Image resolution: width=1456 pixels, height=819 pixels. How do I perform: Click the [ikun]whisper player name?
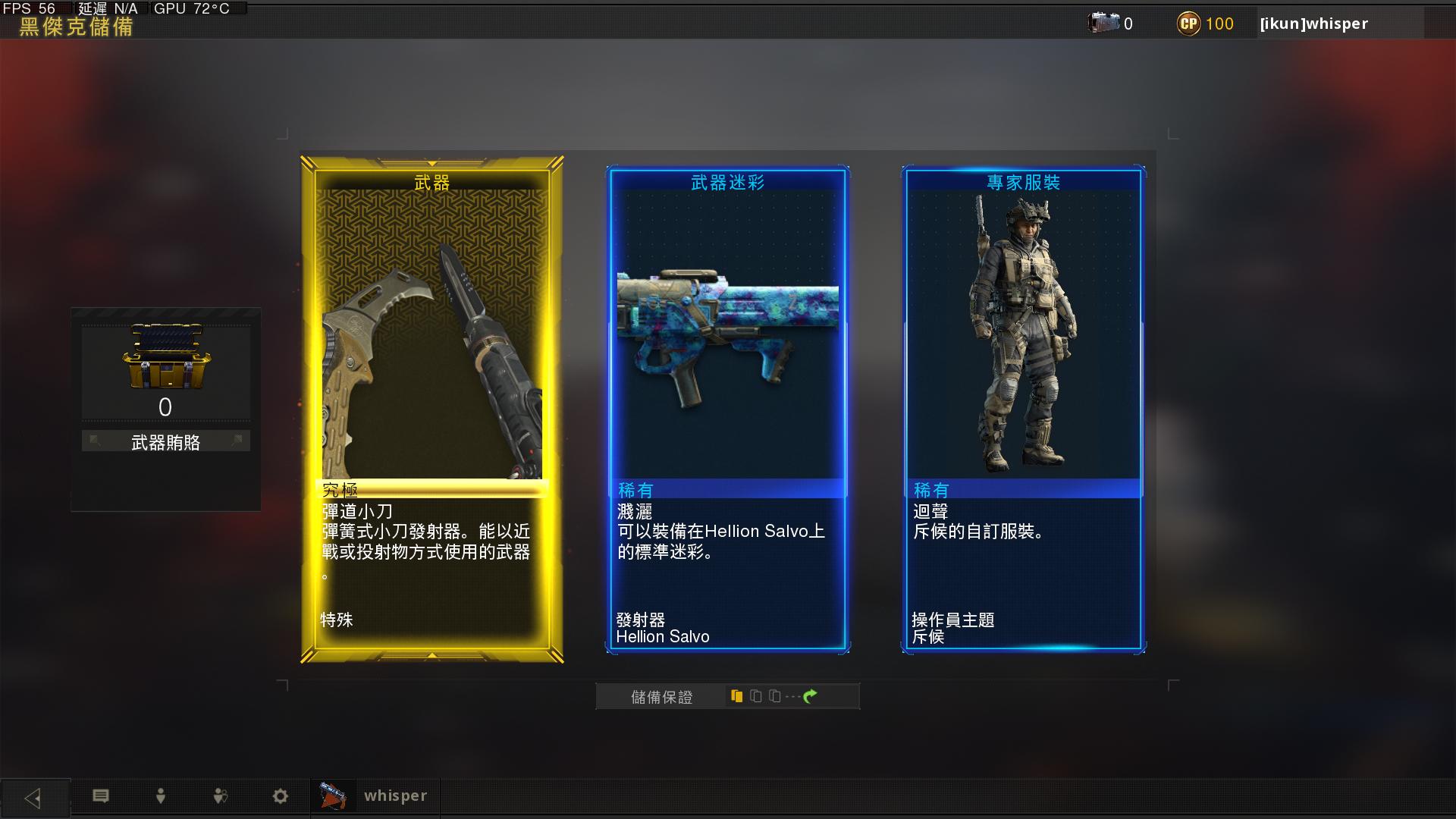pyautogui.click(x=1314, y=24)
